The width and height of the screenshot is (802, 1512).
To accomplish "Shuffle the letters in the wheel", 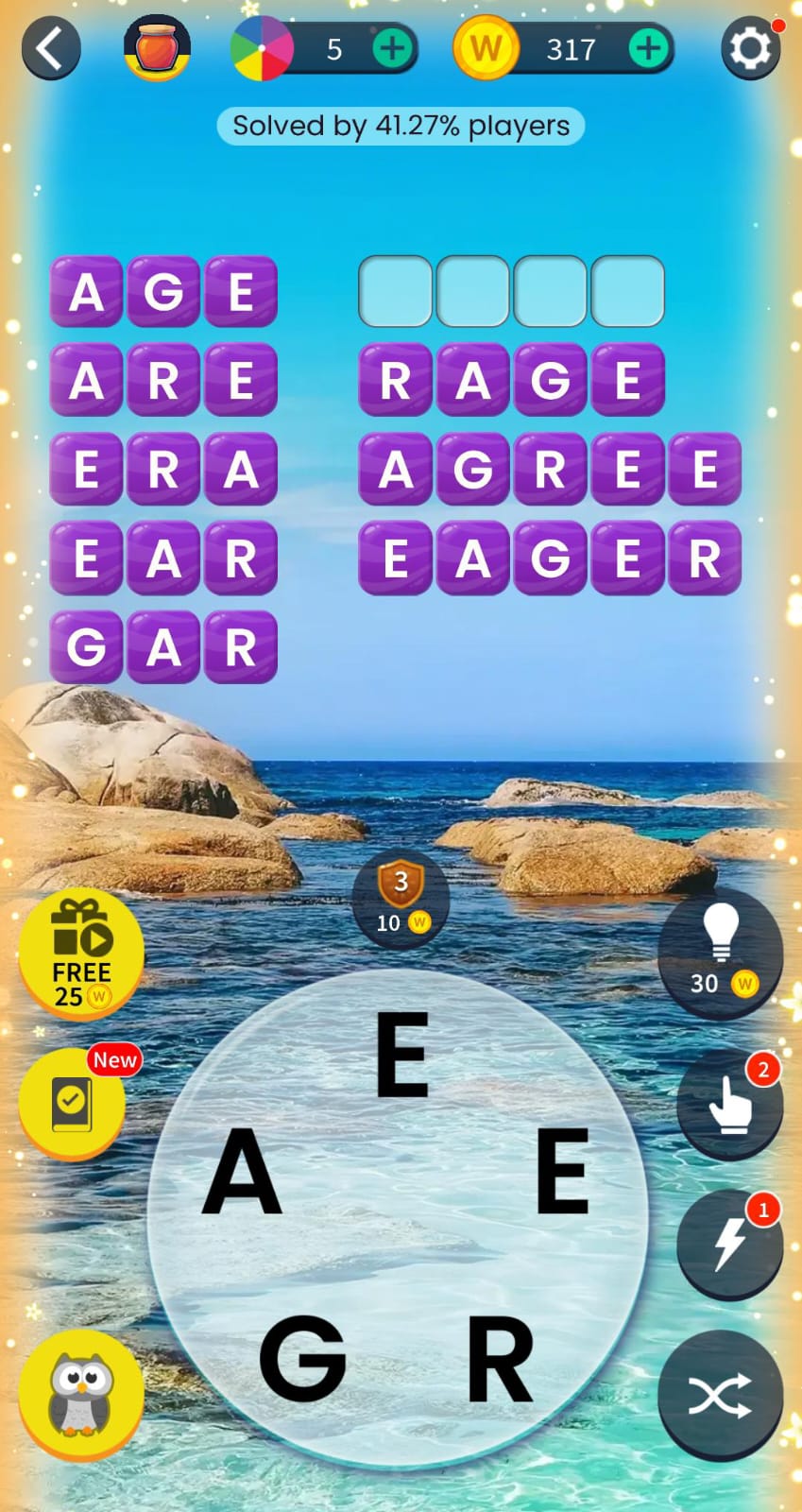I will 720,1395.
